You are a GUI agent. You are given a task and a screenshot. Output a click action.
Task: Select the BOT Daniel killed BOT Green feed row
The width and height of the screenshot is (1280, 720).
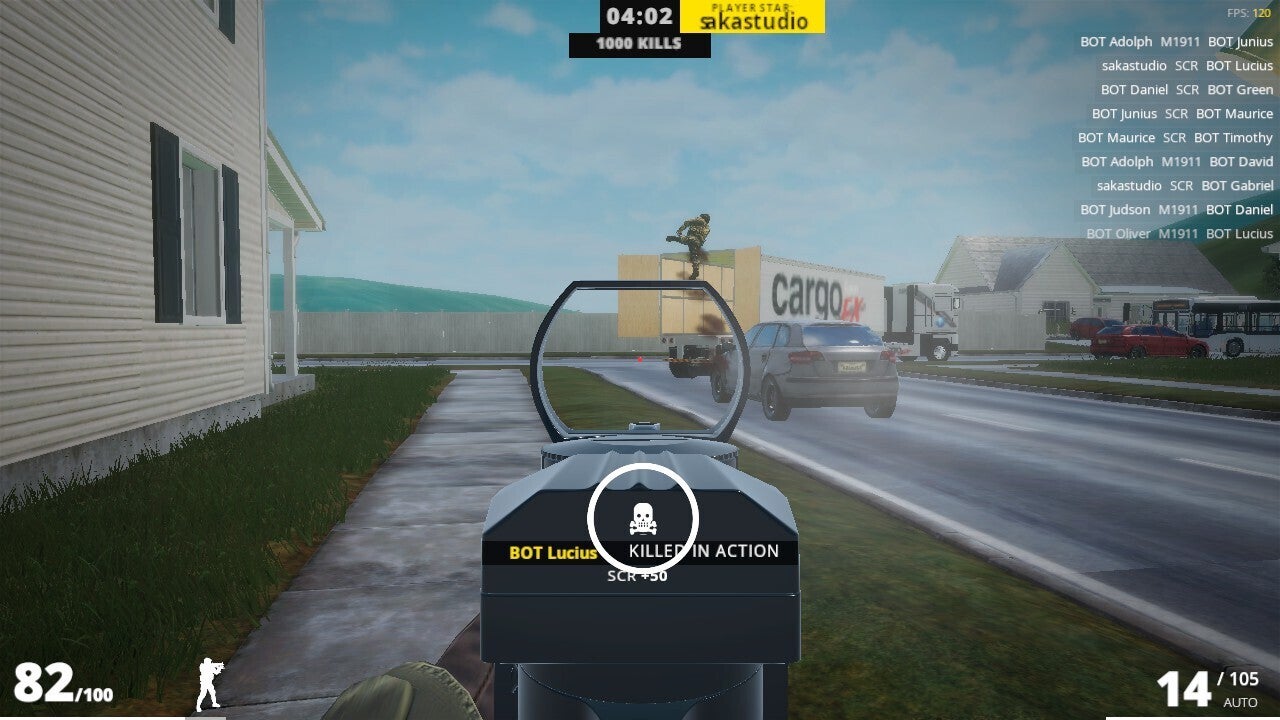coord(1186,90)
